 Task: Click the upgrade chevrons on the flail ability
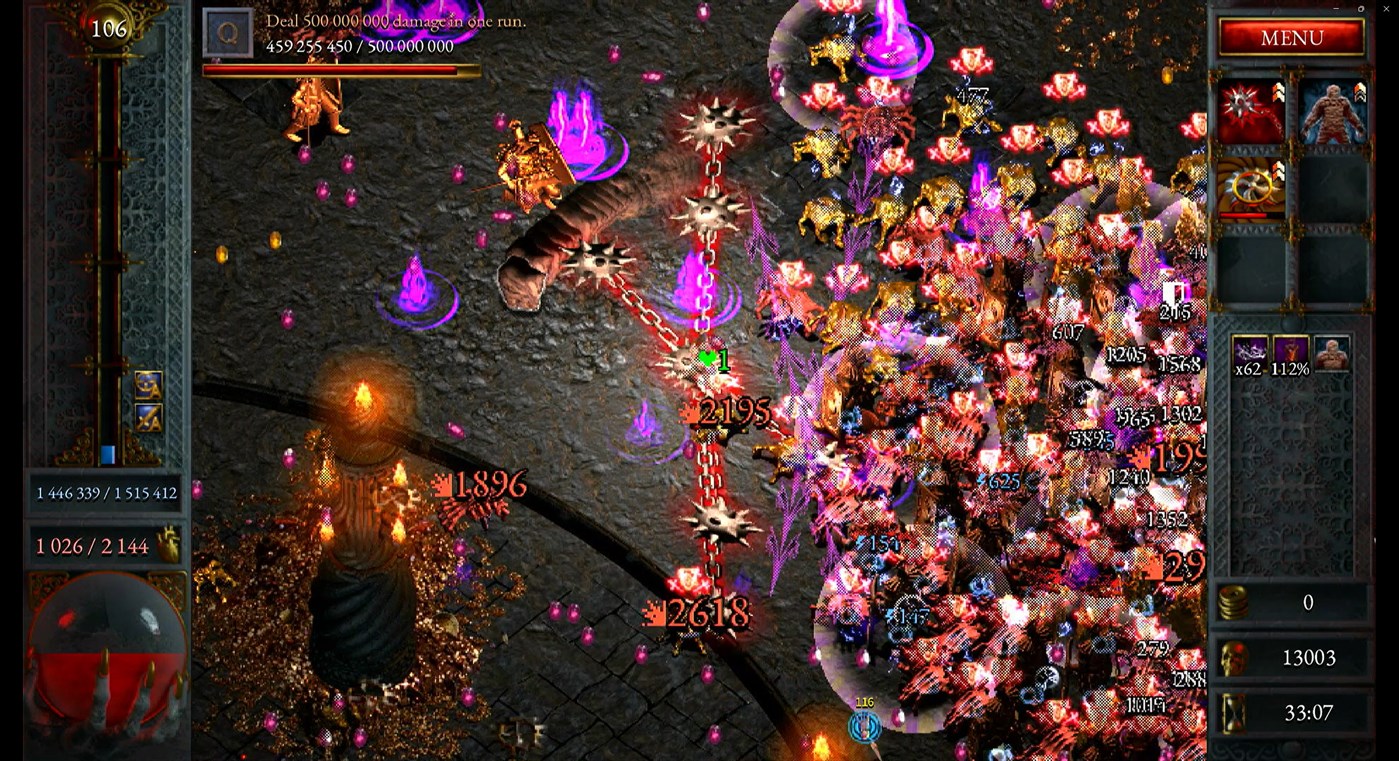click(1281, 90)
